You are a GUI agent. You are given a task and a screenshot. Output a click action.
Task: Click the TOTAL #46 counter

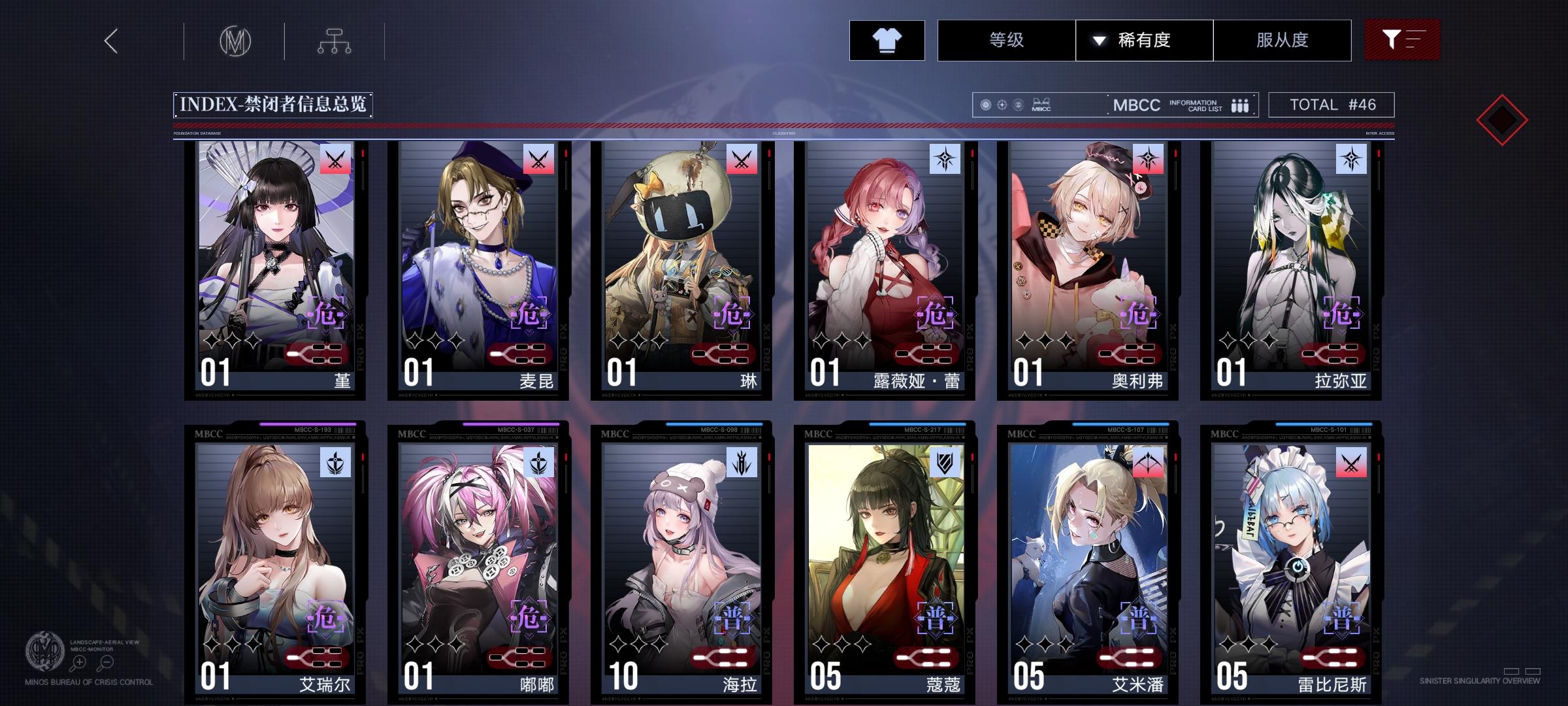[1331, 103]
